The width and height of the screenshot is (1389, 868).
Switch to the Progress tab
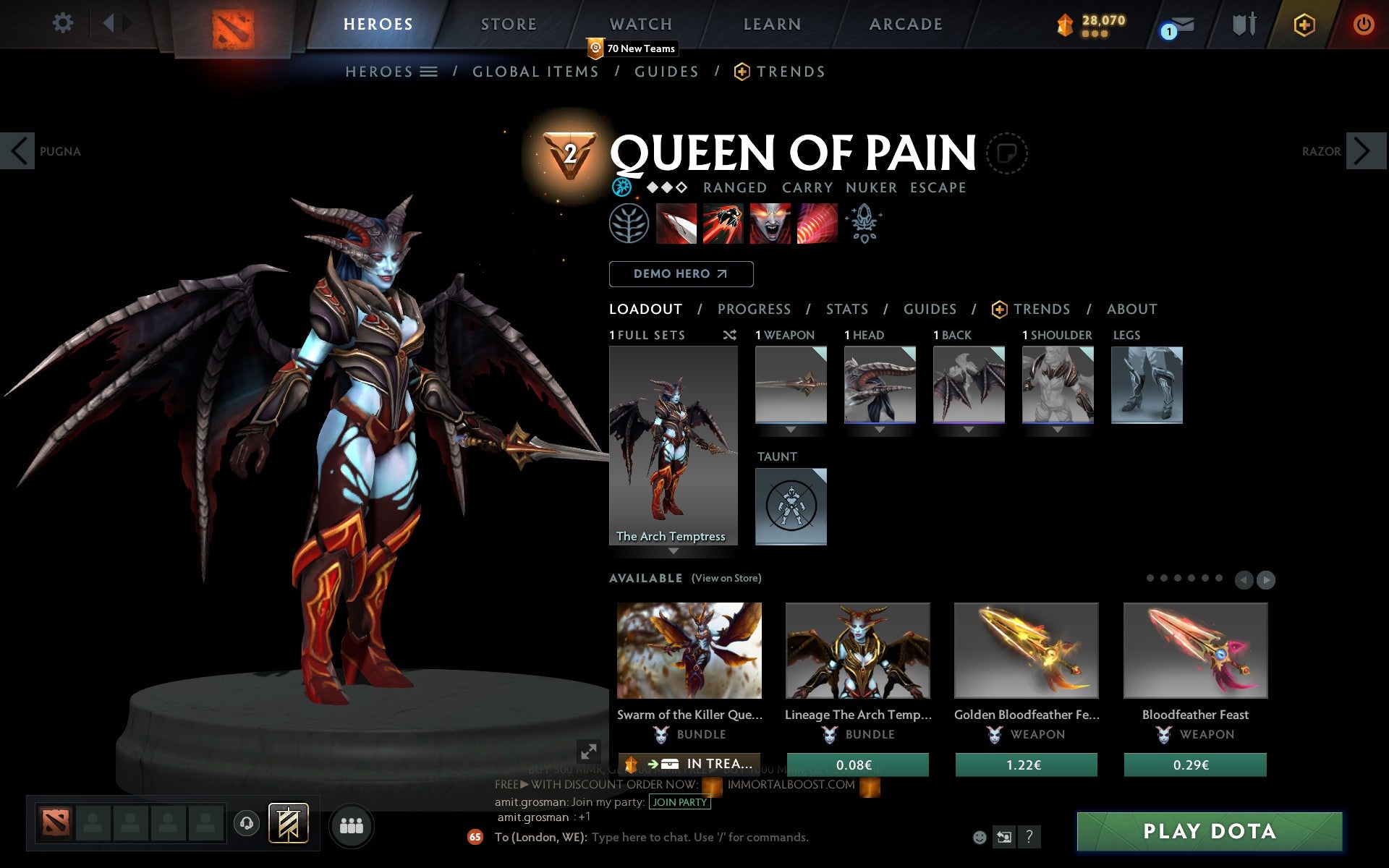[x=754, y=309]
